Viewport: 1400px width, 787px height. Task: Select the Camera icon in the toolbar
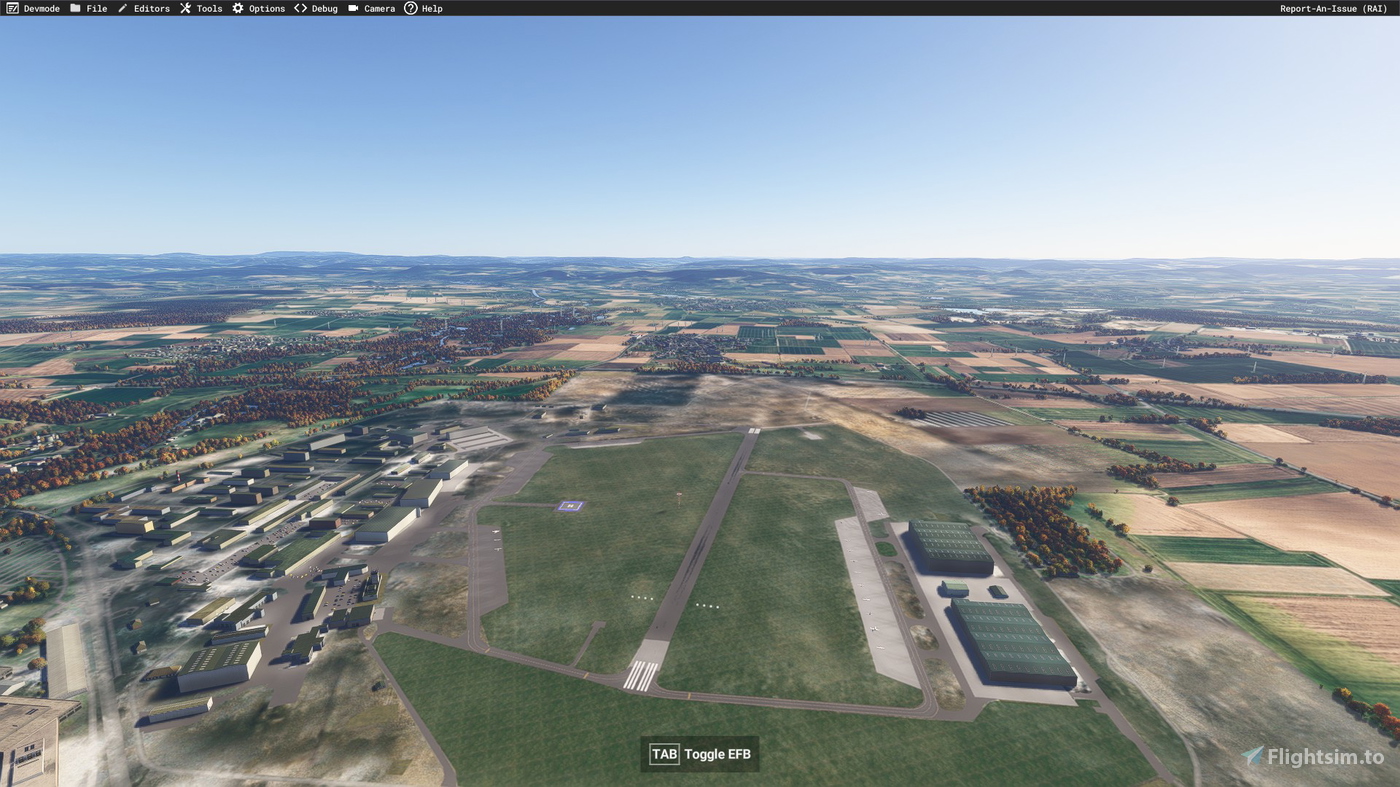351,7
